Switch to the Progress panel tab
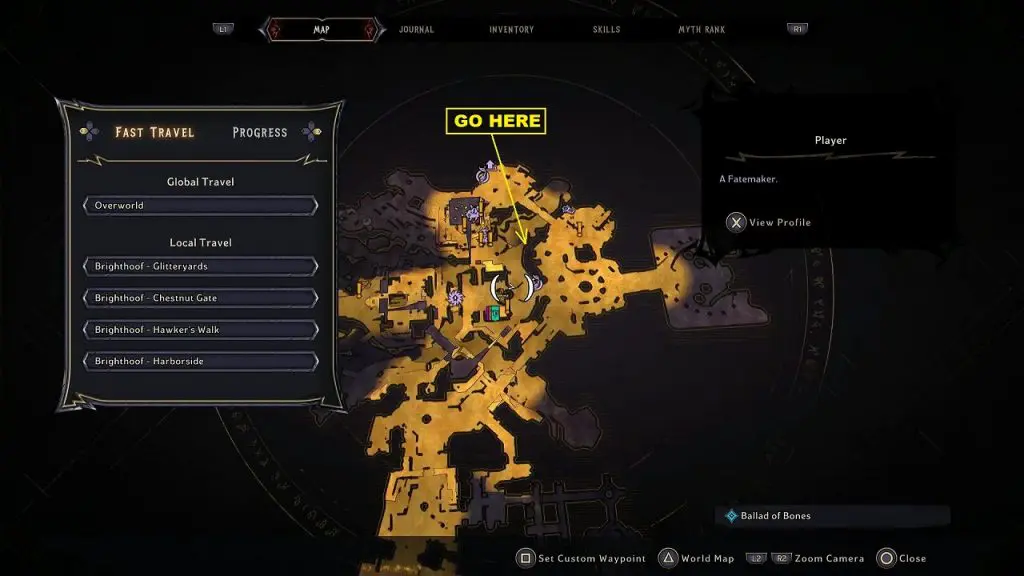 coord(259,133)
